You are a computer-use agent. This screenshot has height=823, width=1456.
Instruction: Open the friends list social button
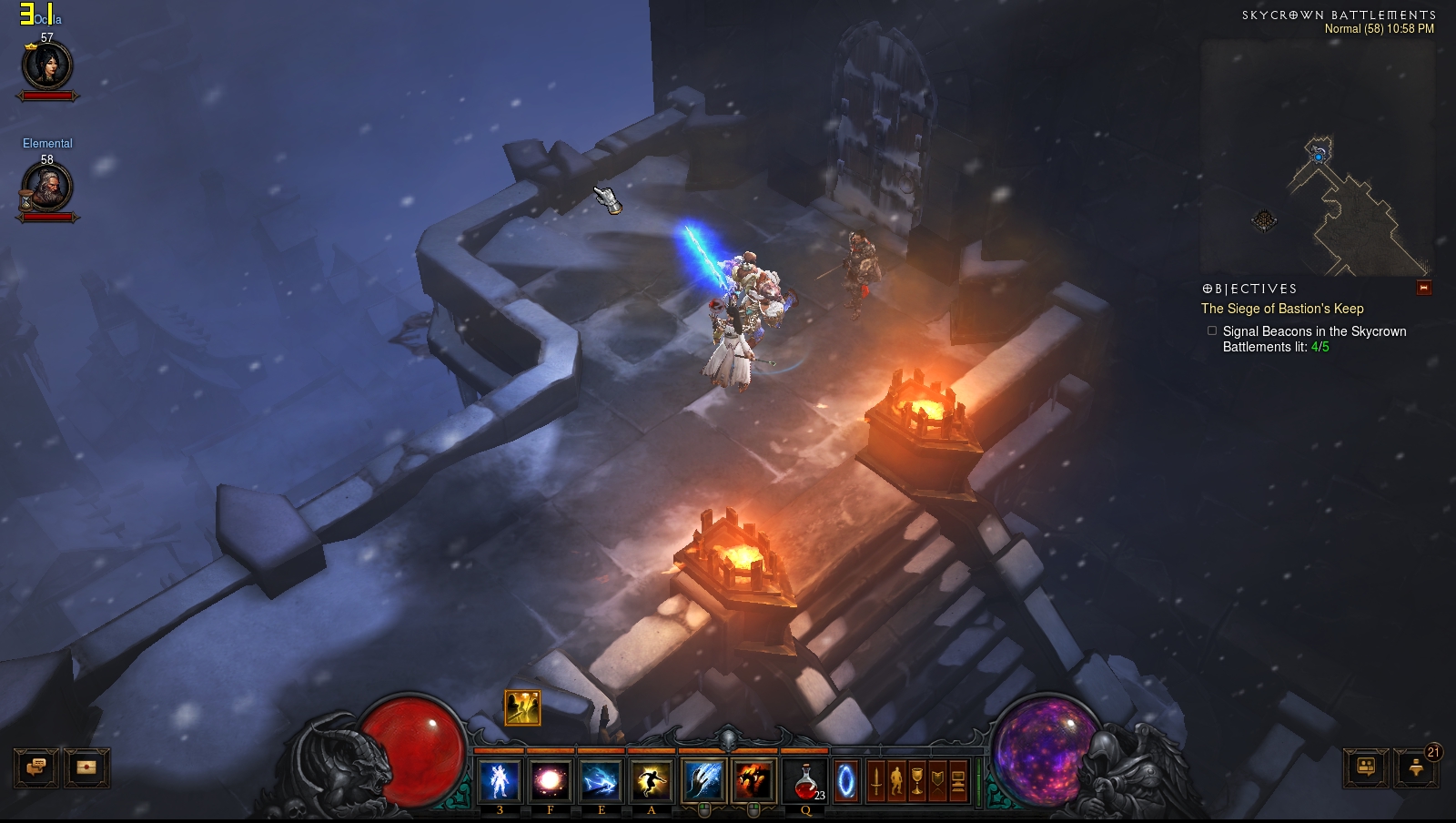[x=1366, y=767]
